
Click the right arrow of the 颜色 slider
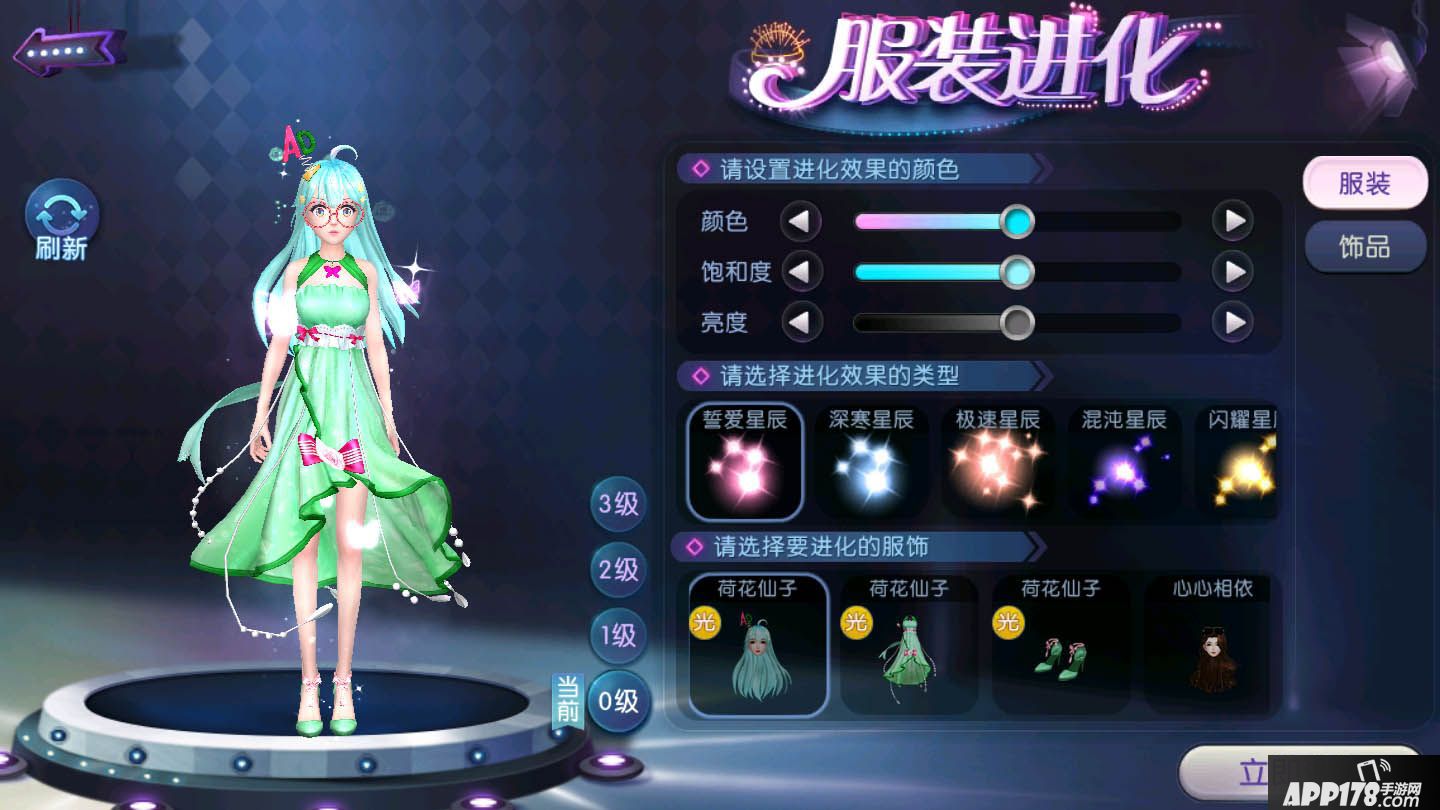pos(1234,221)
